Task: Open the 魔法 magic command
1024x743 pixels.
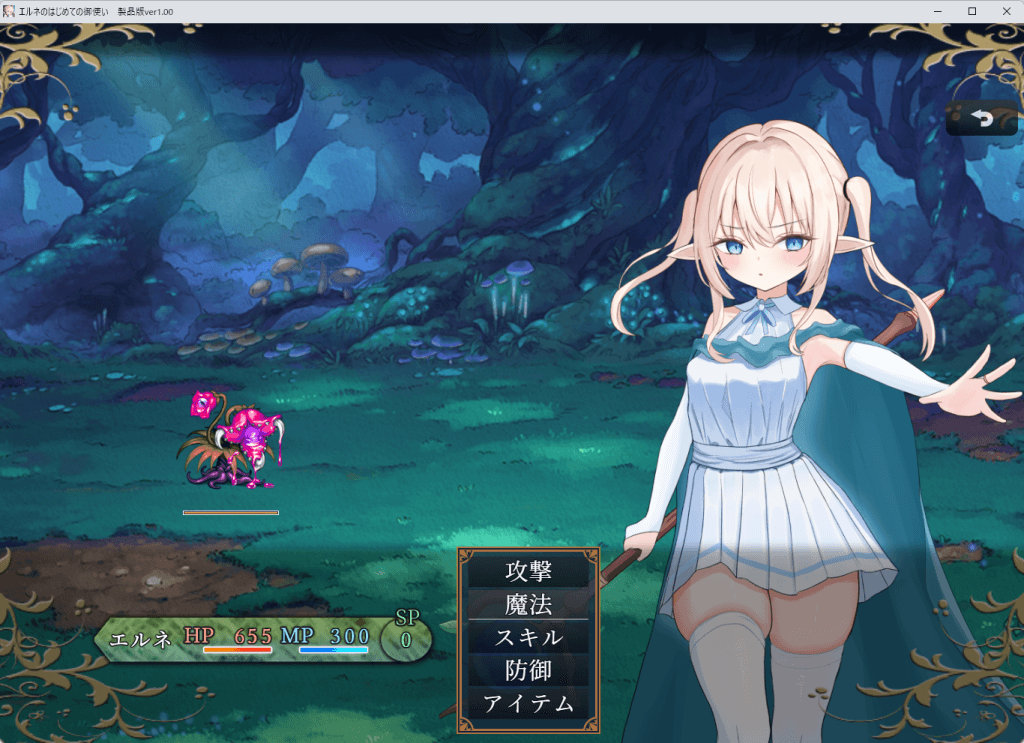Action: point(528,605)
